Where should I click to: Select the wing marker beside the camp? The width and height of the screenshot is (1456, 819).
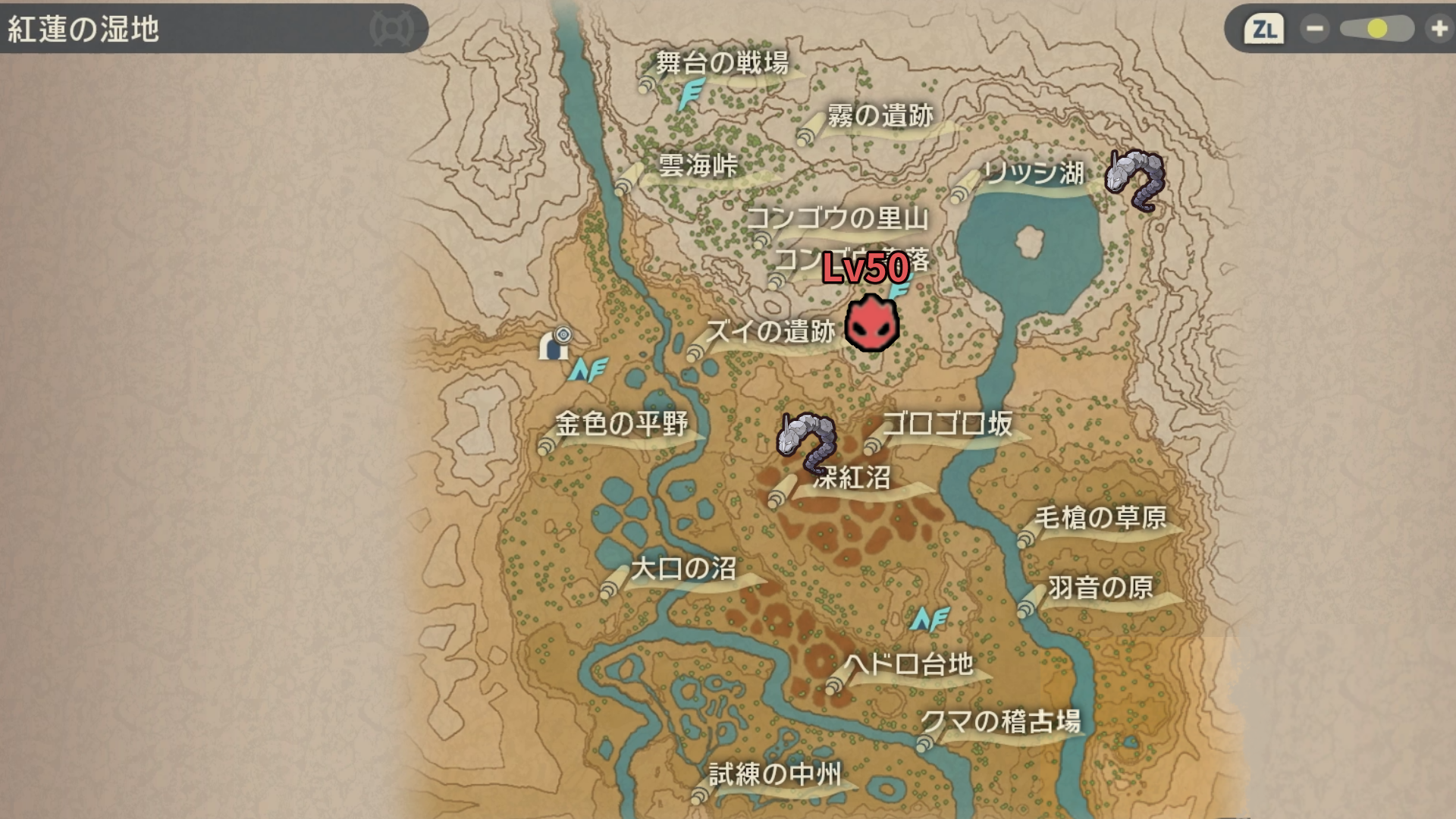point(588,370)
